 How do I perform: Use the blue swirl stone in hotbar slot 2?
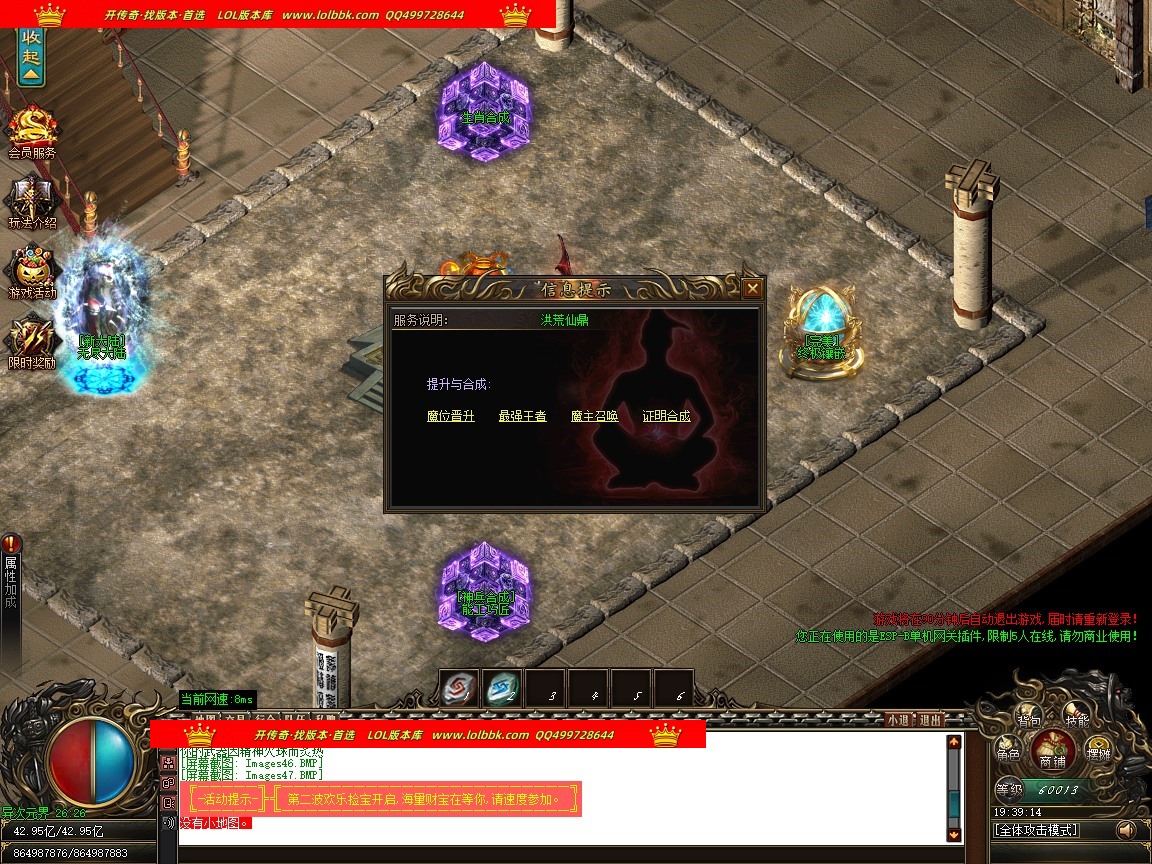click(502, 688)
